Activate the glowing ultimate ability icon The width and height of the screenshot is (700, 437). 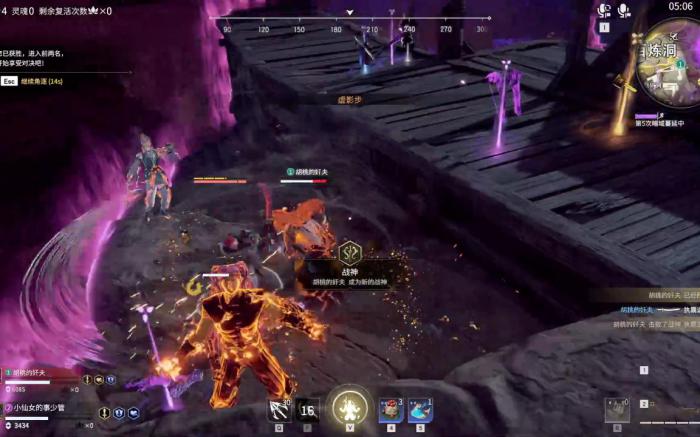pos(350,408)
